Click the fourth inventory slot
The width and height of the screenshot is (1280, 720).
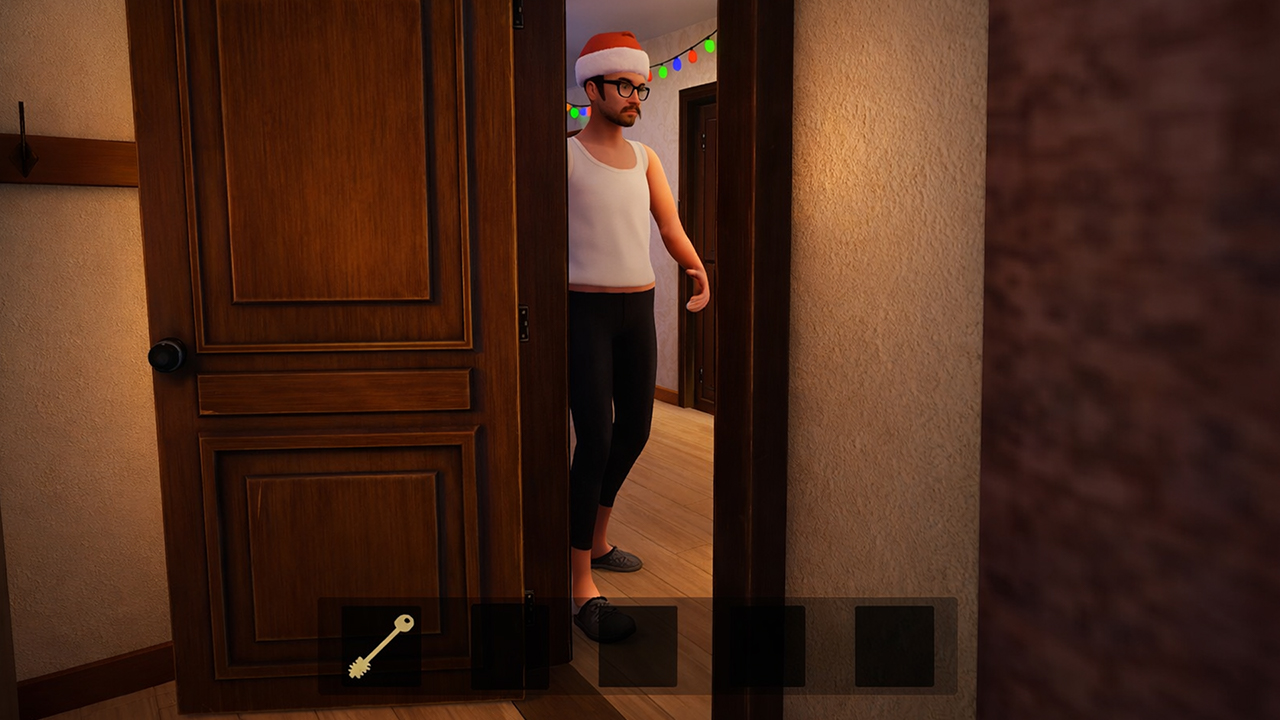(x=765, y=648)
